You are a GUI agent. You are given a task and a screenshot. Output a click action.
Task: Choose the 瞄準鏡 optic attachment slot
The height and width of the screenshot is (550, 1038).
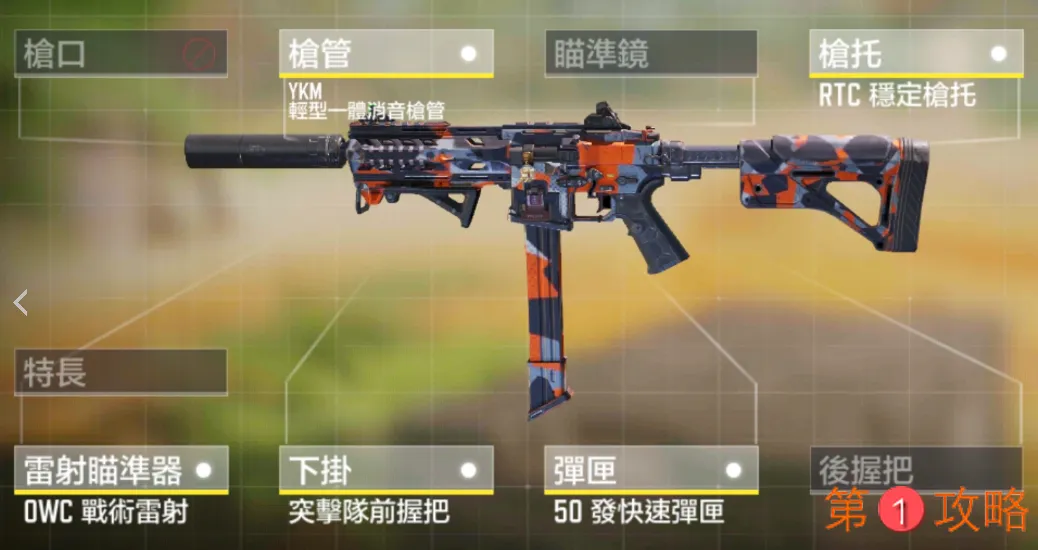pyautogui.click(x=651, y=53)
